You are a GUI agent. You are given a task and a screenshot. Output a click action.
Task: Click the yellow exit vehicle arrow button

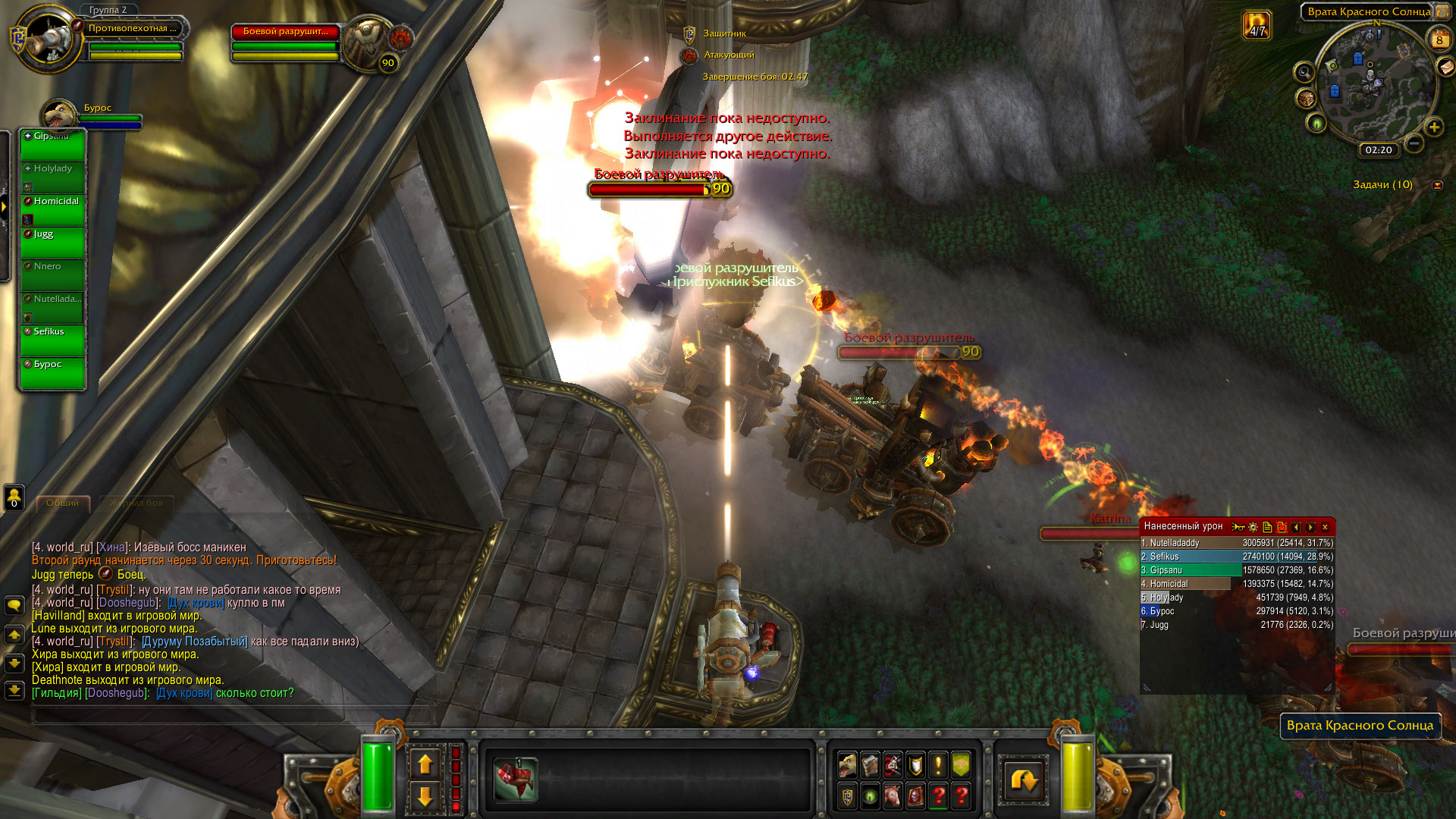pos(1023,780)
